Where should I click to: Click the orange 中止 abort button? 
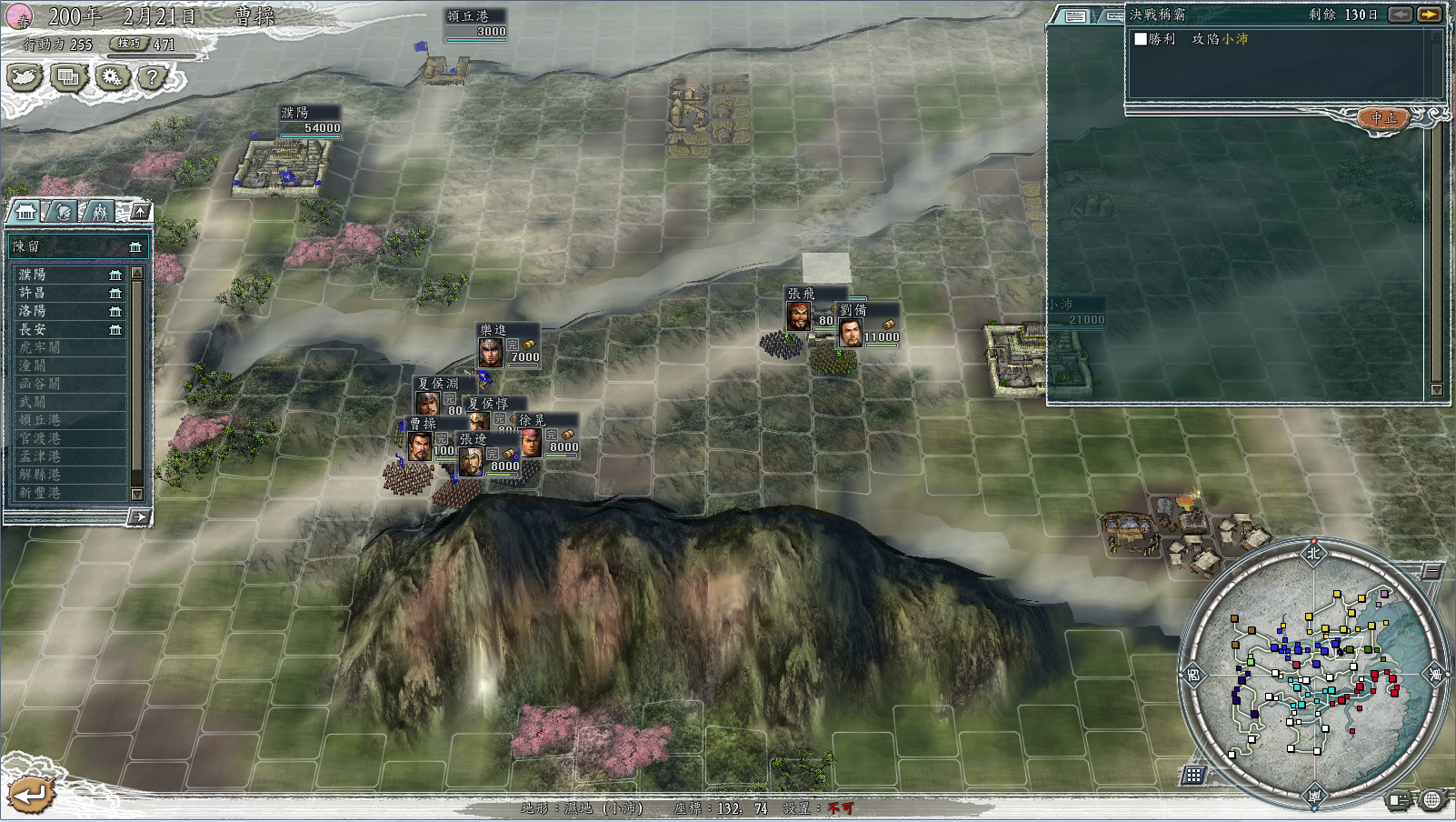tap(1382, 118)
